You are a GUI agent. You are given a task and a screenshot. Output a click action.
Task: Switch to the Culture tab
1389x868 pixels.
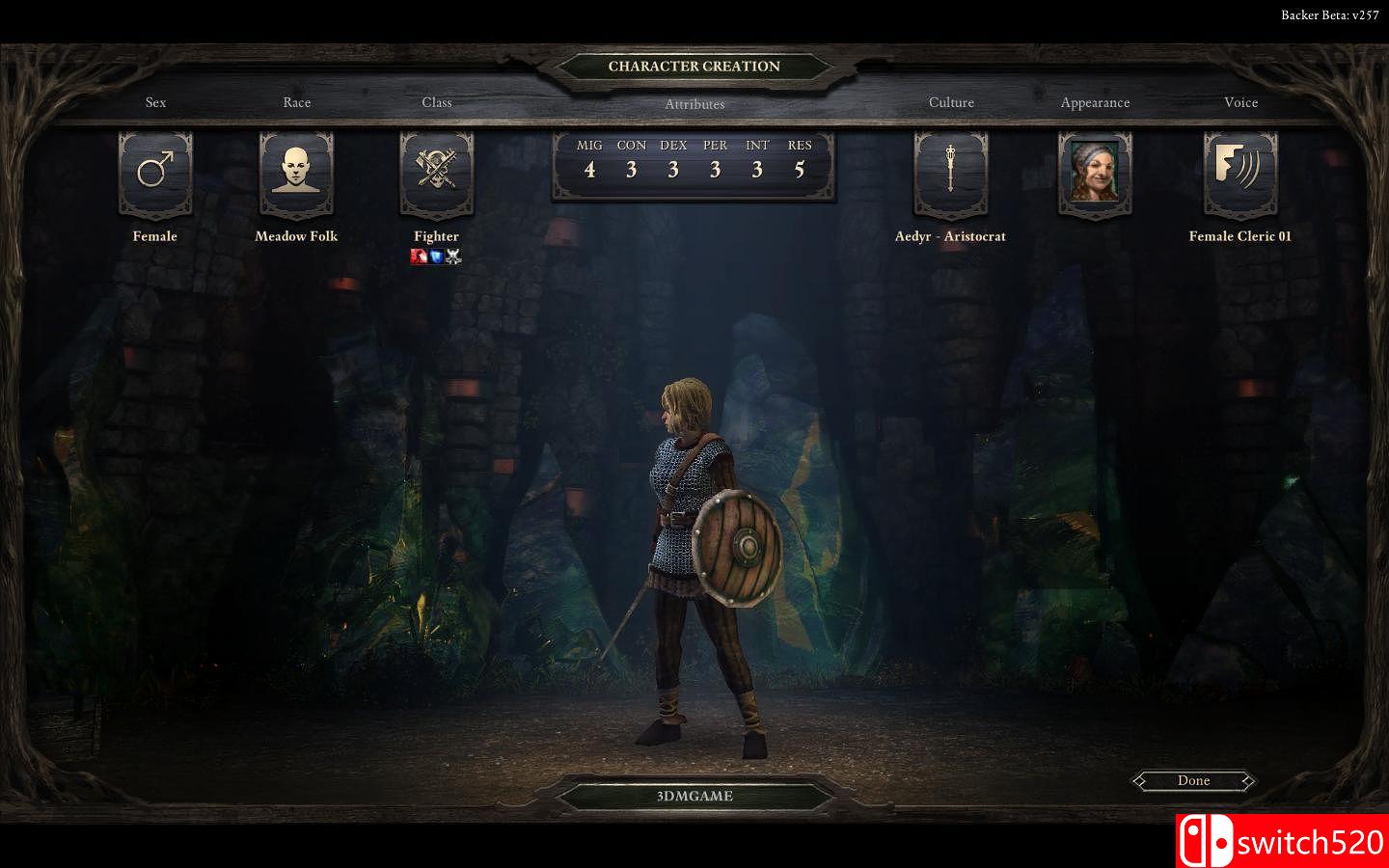coord(951,102)
